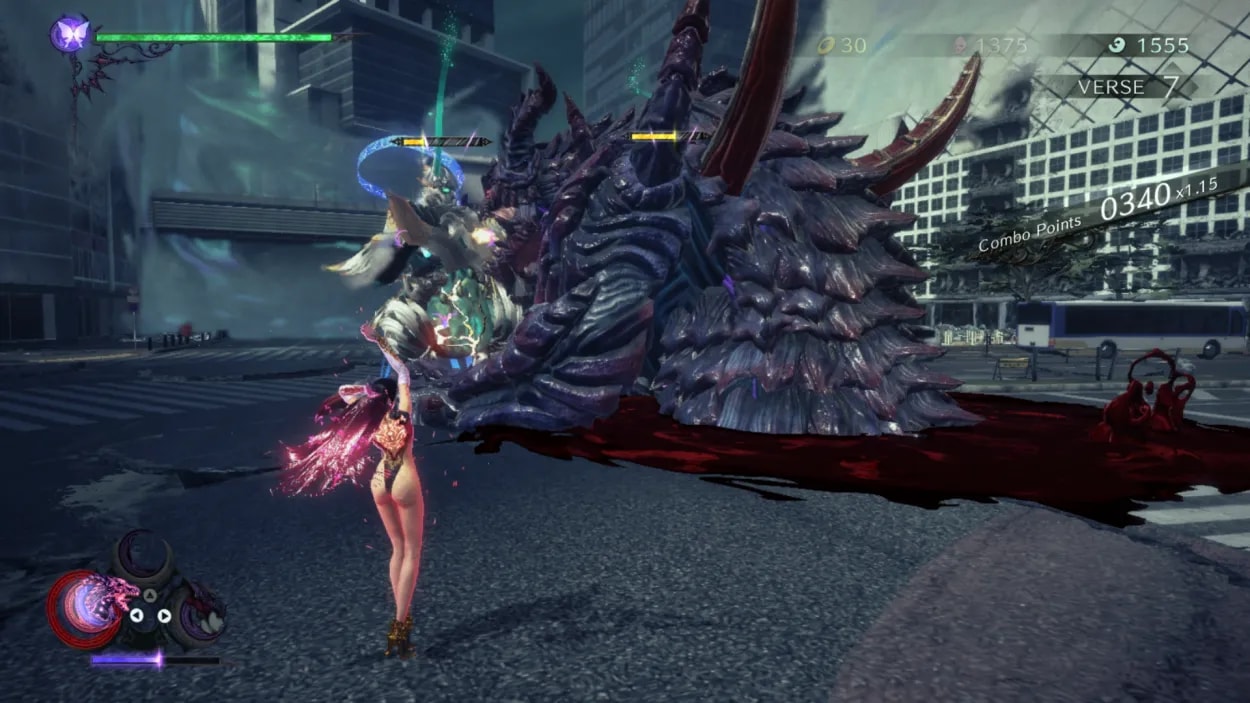
Task: Click the purple butterfly emblem
Action: pyautogui.click(x=71, y=34)
